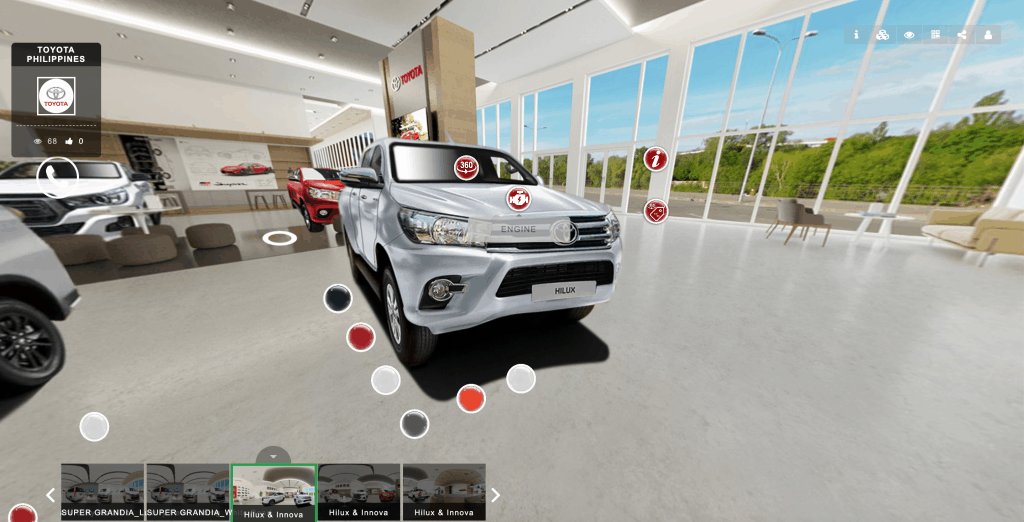Click the white ring floor navigation marker
Screen dimensions: 1024x522
coord(279,238)
